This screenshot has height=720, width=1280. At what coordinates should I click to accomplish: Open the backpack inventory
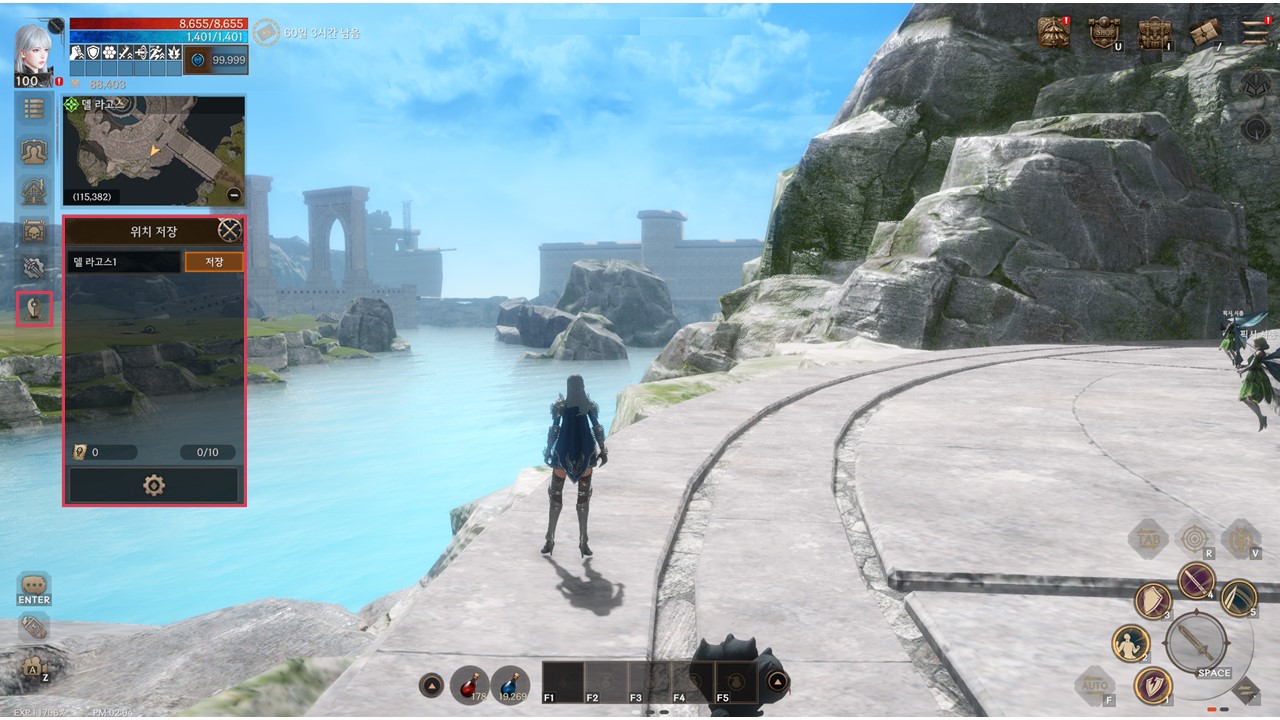[1155, 32]
